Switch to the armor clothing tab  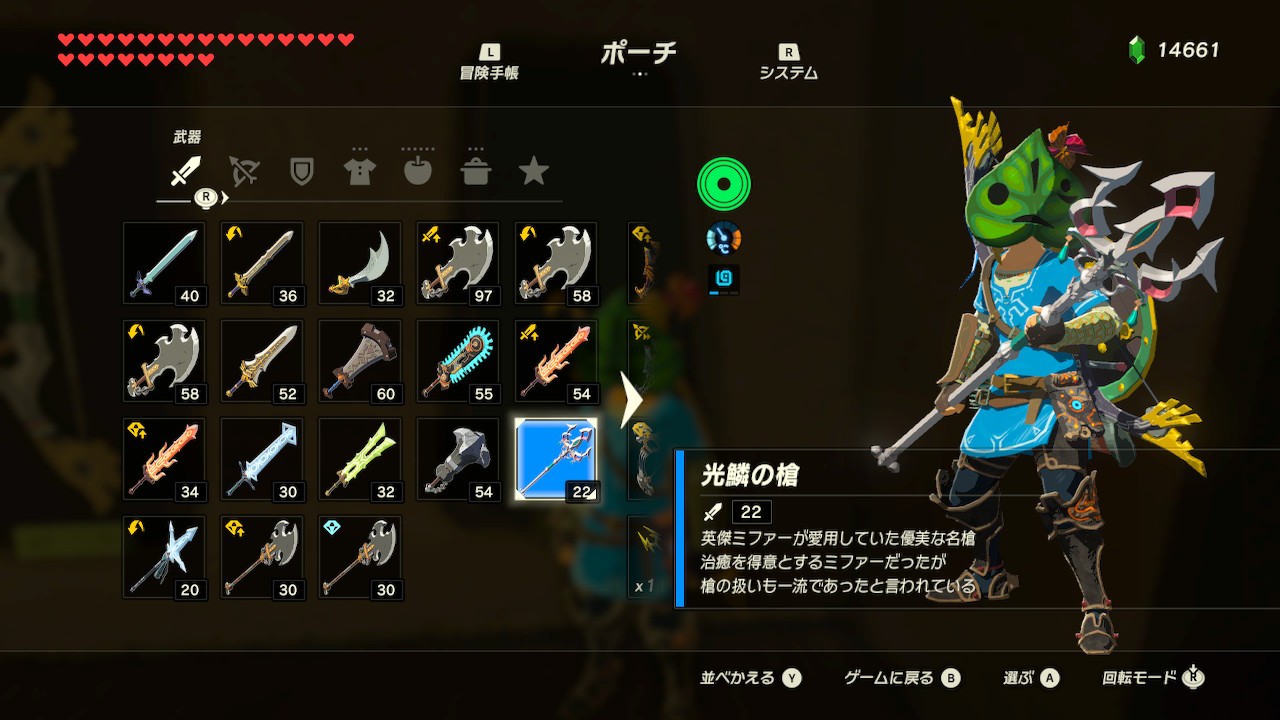pyautogui.click(x=360, y=171)
